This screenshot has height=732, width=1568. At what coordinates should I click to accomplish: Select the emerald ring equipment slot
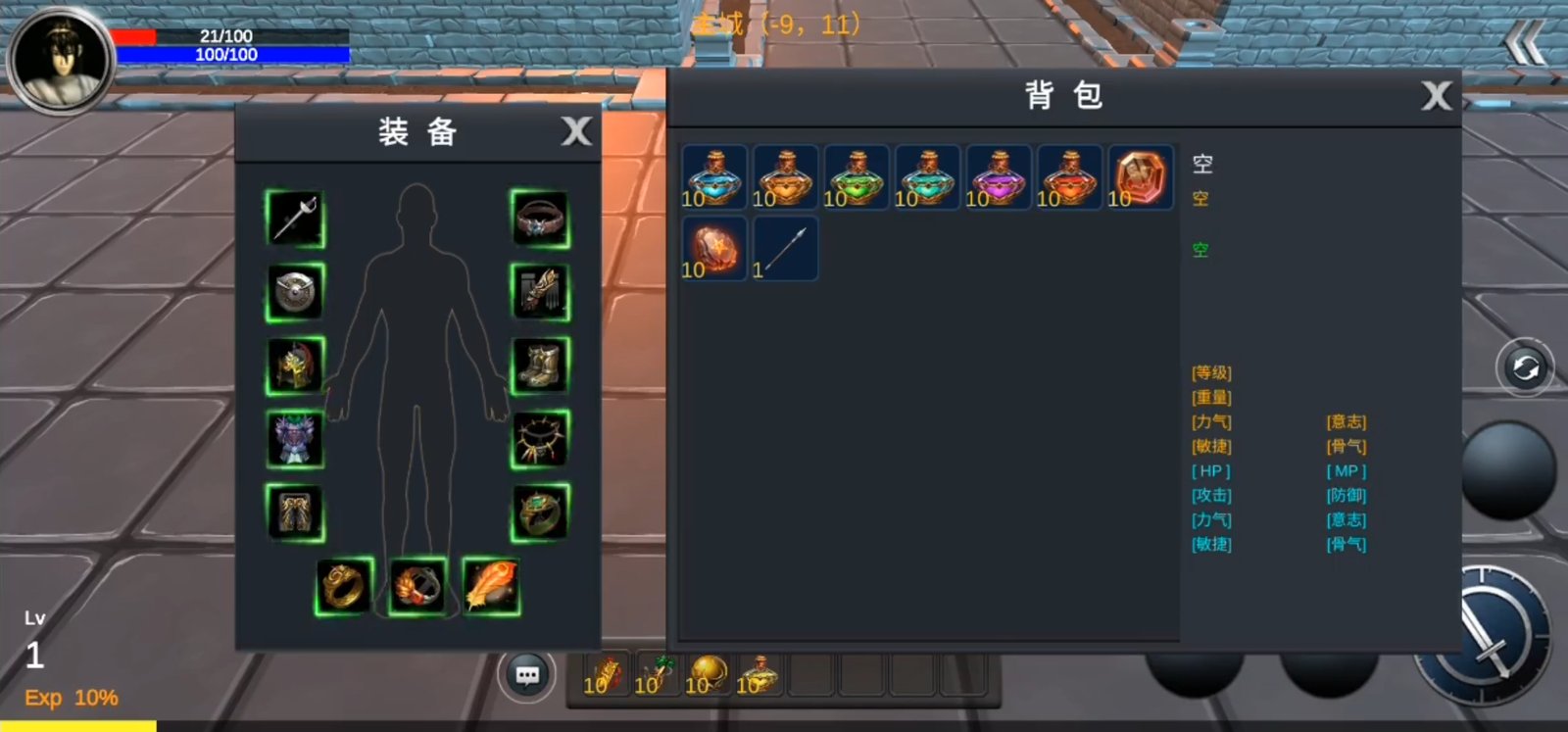(540, 512)
